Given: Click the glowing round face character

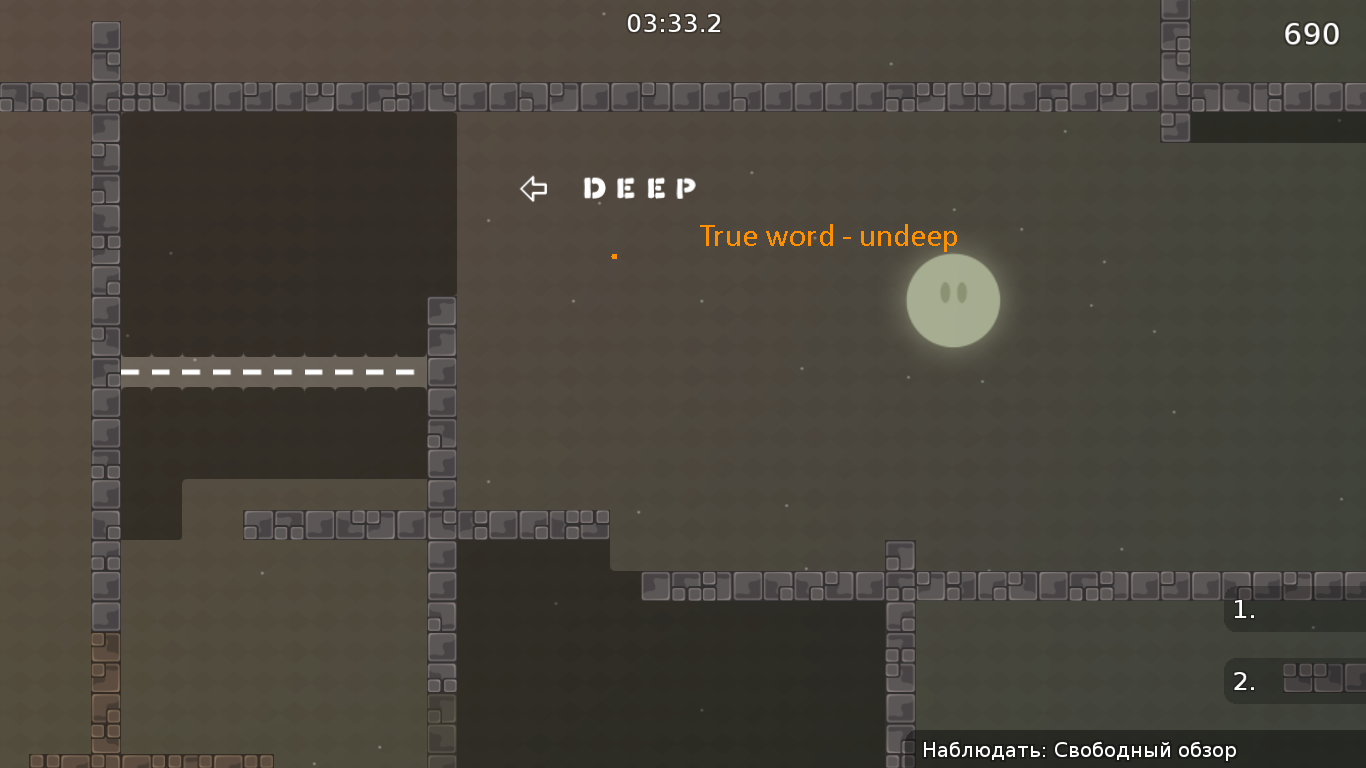Looking at the screenshot, I should point(952,301).
